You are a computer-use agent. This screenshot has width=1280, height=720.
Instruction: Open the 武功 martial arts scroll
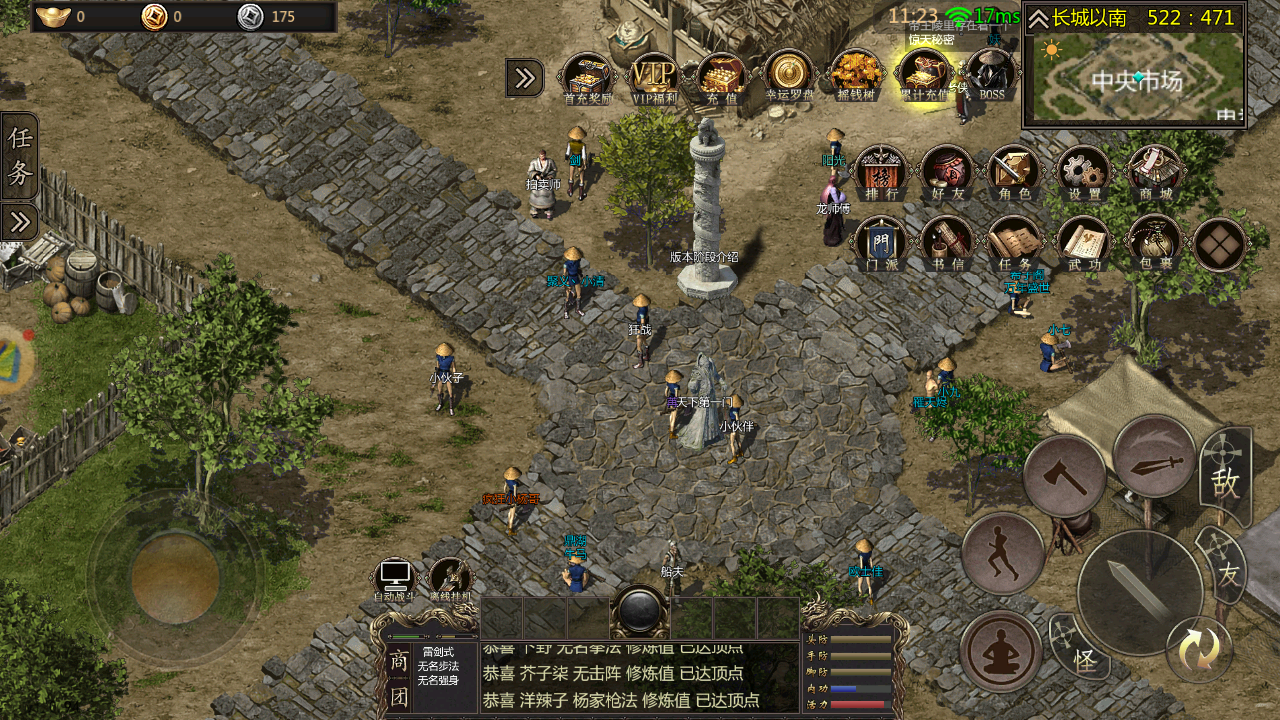pos(1083,242)
